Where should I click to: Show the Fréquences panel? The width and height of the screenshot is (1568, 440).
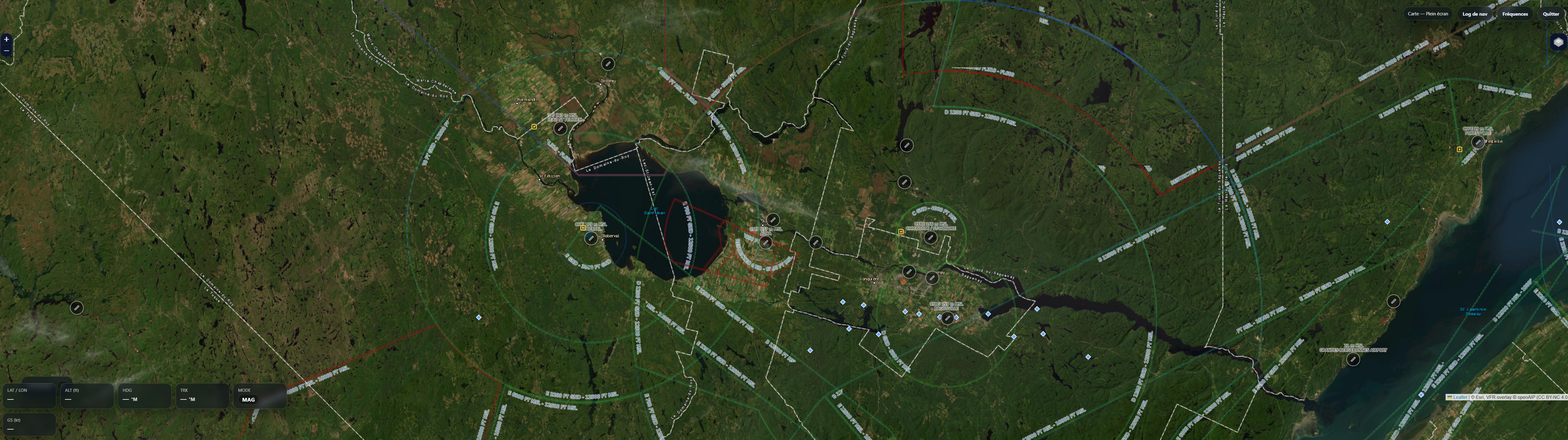click(x=1514, y=14)
